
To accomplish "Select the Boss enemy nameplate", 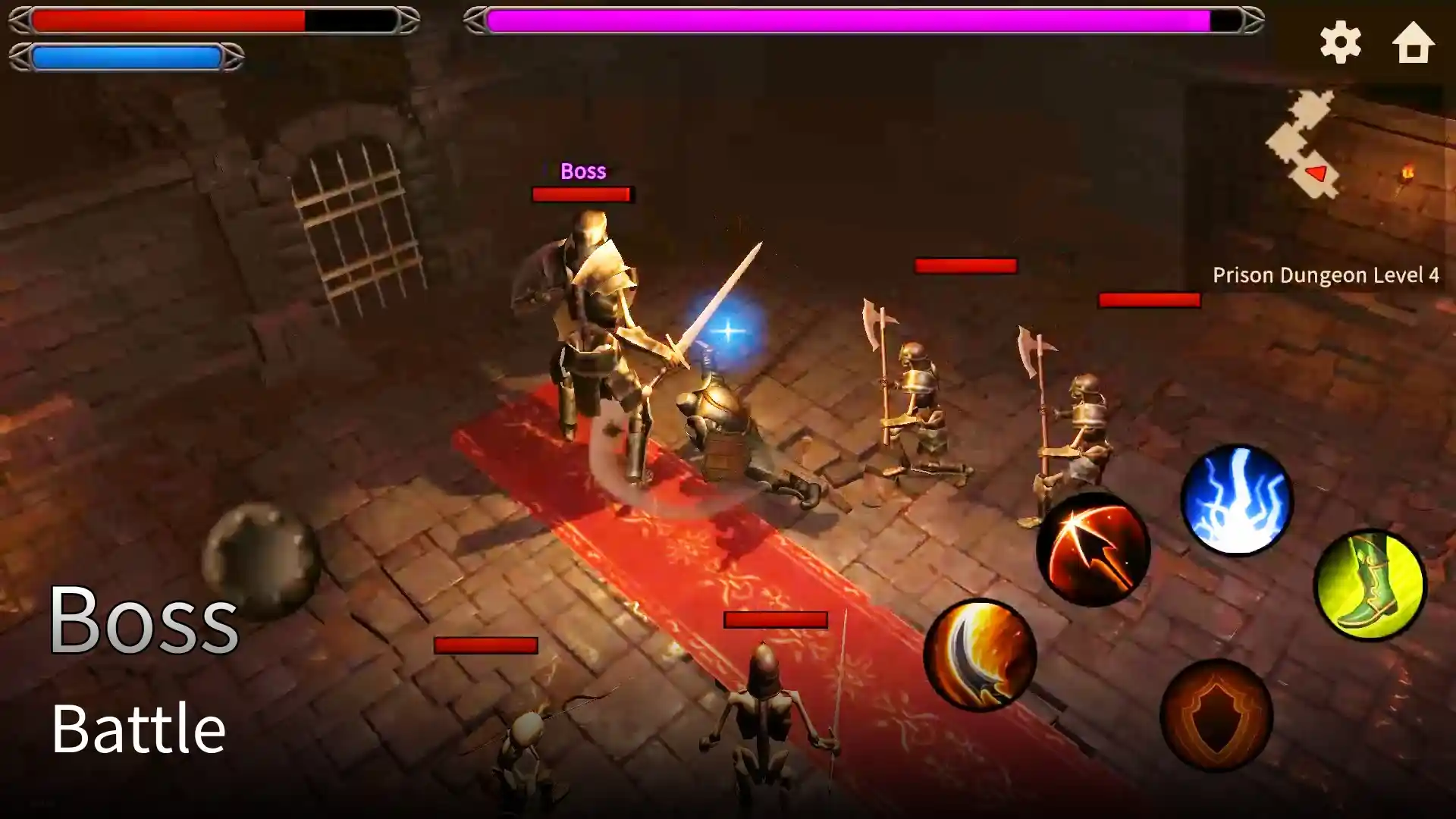I will (x=582, y=171).
